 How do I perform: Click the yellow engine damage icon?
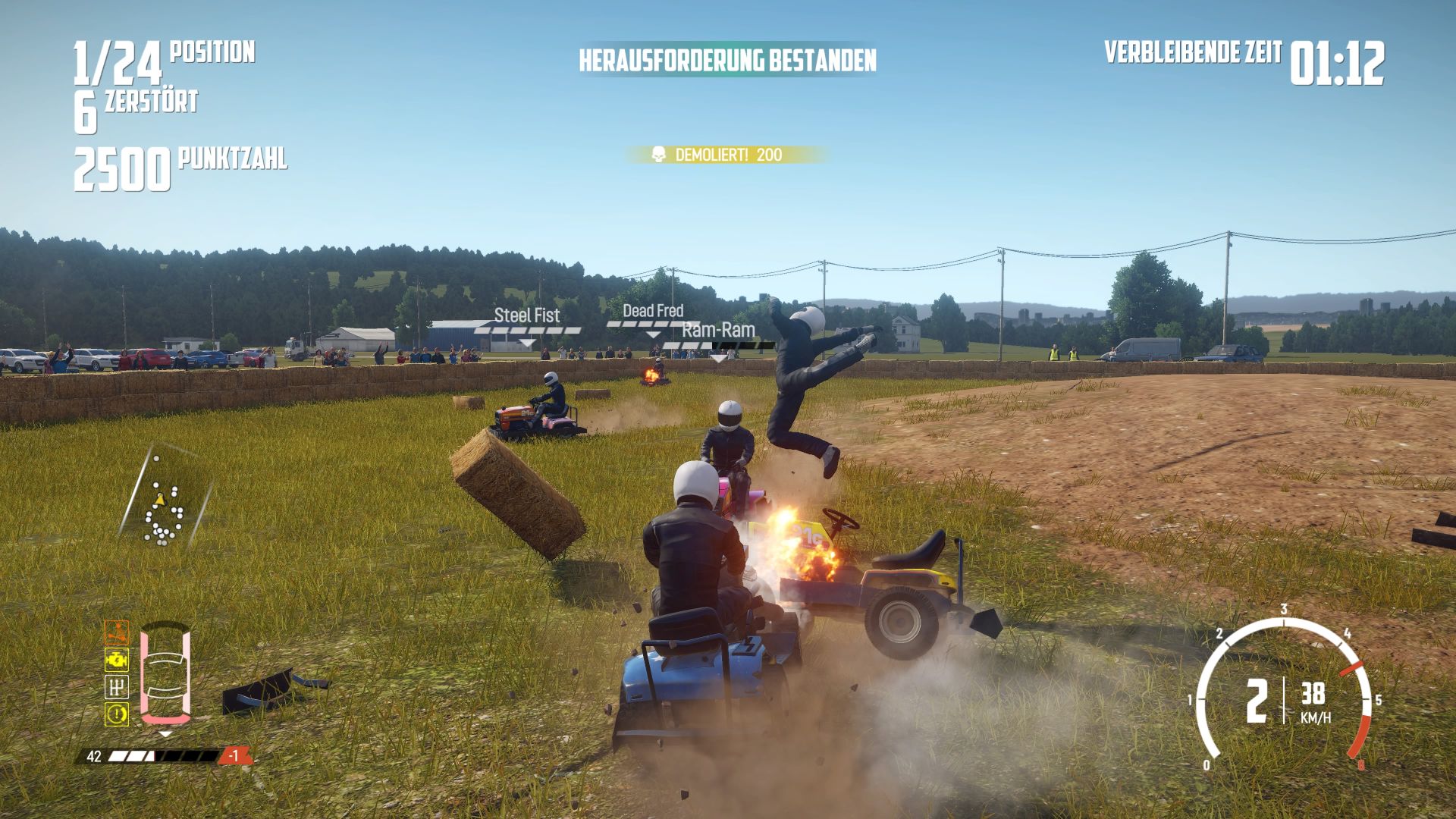[116, 660]
